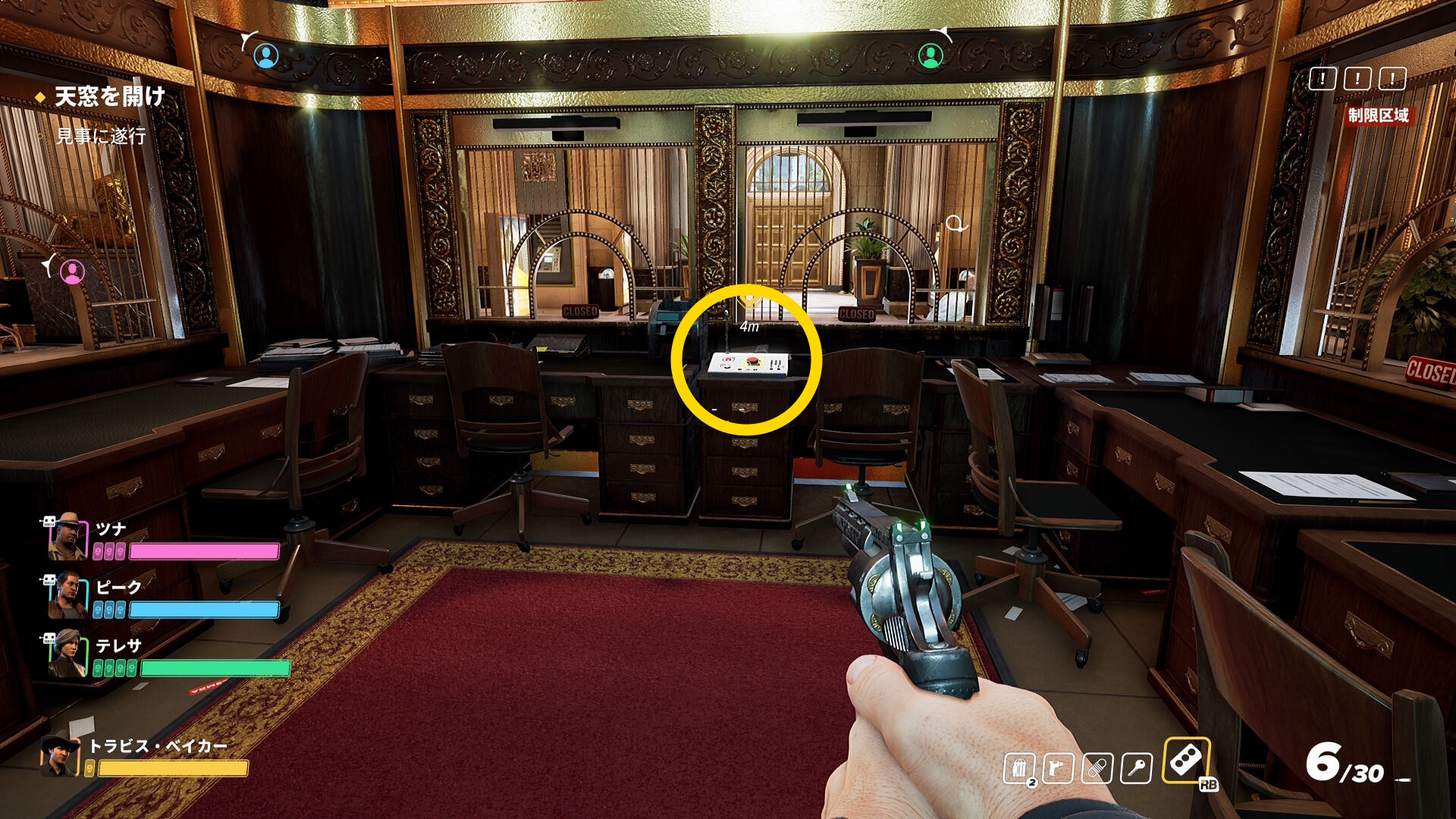Click teammate ツナ's portrait
The image size is (1456, 819).
[68, 537]
